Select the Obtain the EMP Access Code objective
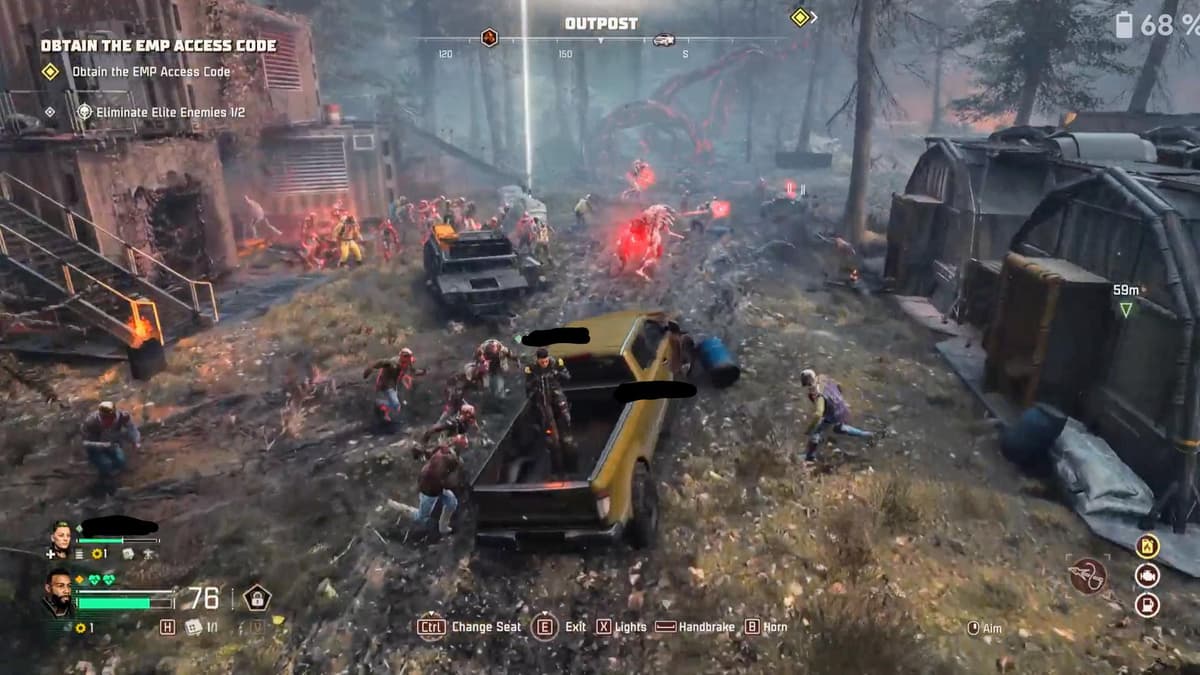Viewport: 1200px width, 675px height. point(150,72)
